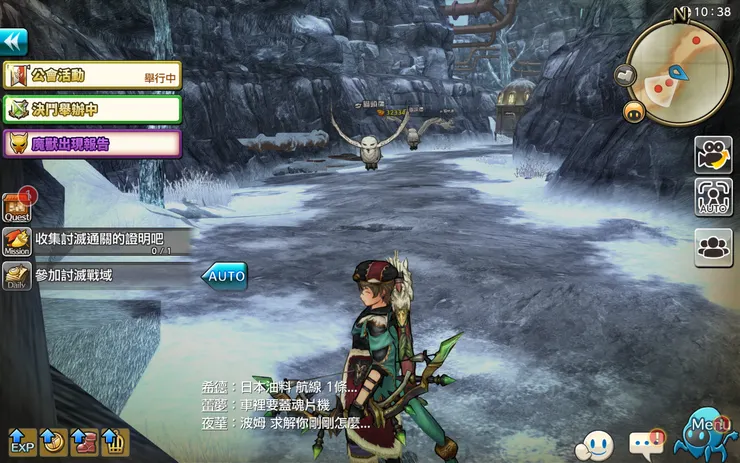Image resolution: width=740 pixels, height=463 pixels.
Task: Click the orange monster face minimap button
Action: (x=632, y=112)
